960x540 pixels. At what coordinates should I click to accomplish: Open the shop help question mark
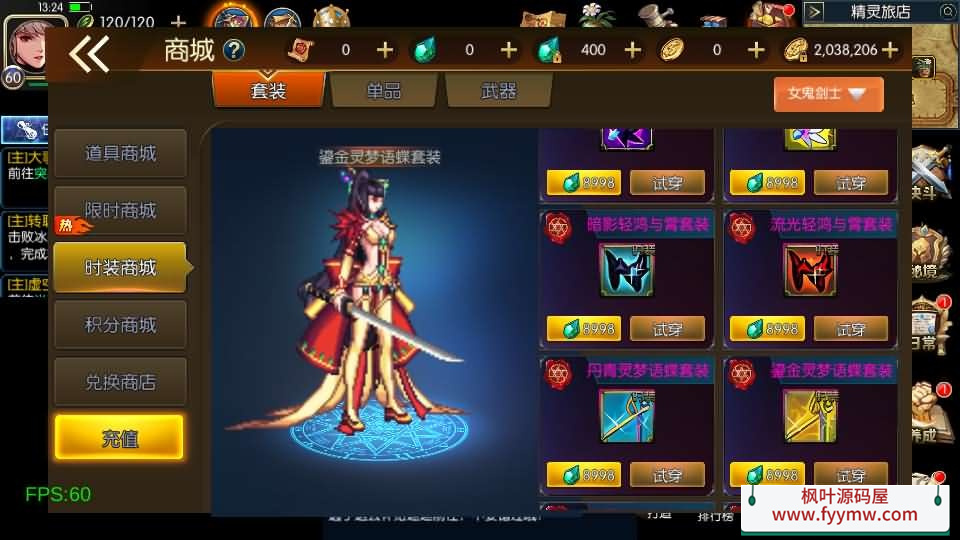[x=234, y=50]
